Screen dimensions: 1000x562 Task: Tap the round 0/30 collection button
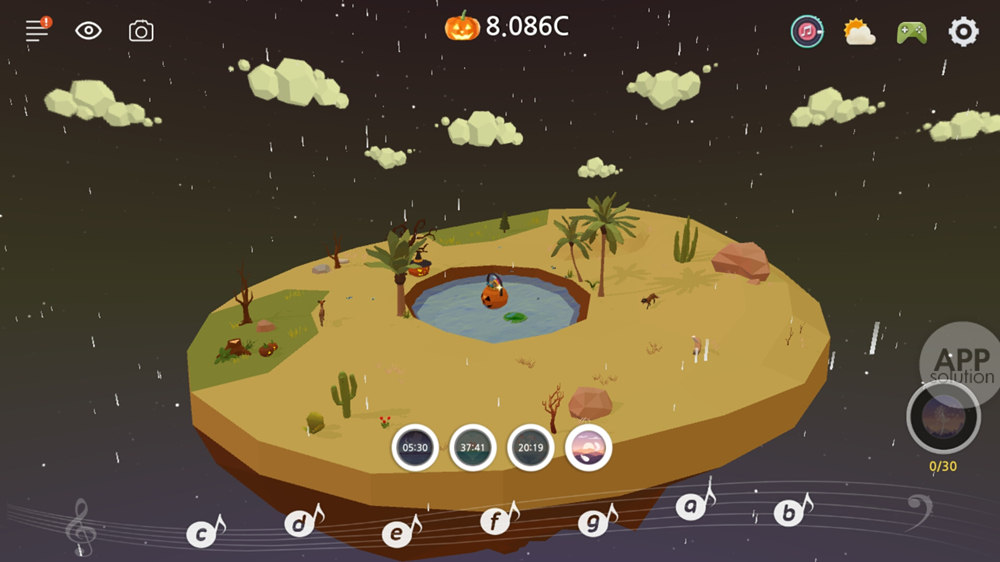942,418
